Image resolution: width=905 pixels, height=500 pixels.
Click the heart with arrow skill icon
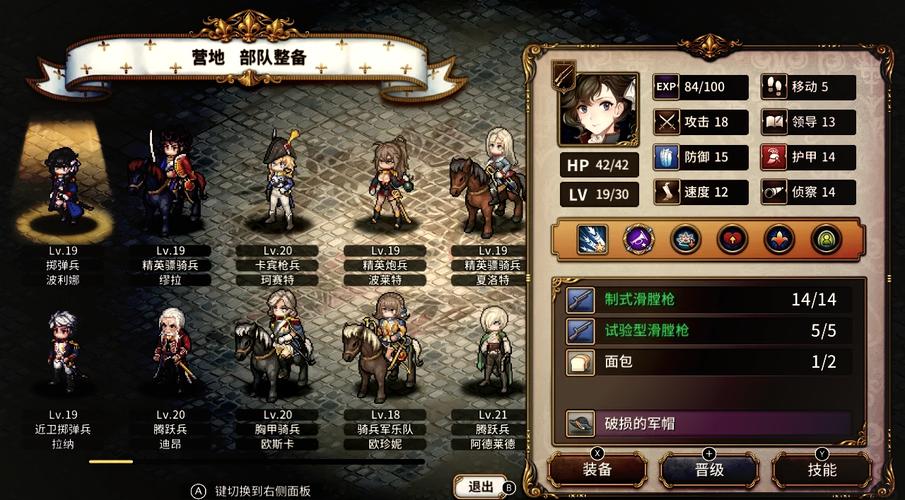(x=732, y=238)
